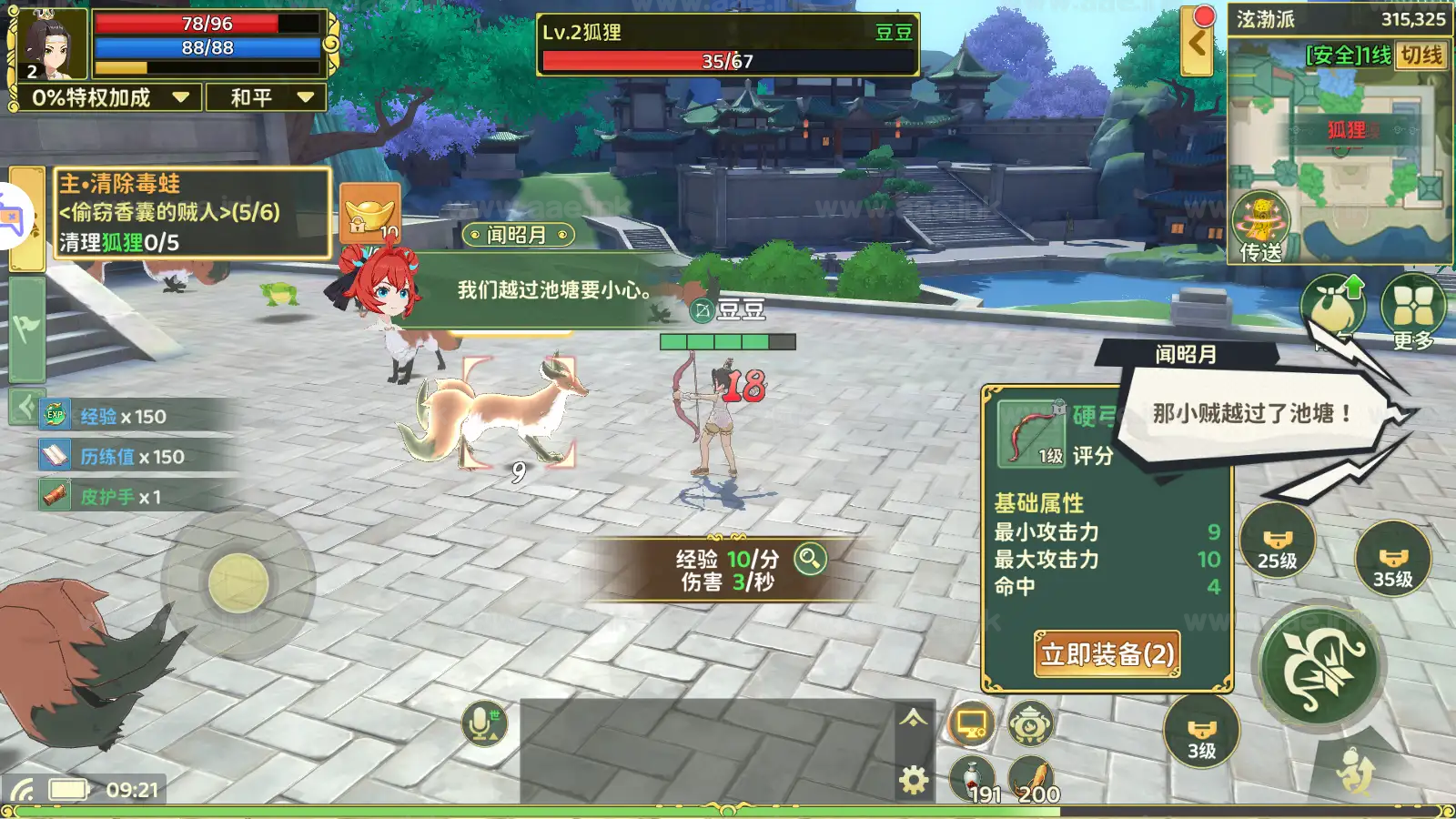Use the medicine bottle item showing 191
Image resolution: width=1456 pixels, height=819 pixels.
pyautogui.click(x=974, y=778)
